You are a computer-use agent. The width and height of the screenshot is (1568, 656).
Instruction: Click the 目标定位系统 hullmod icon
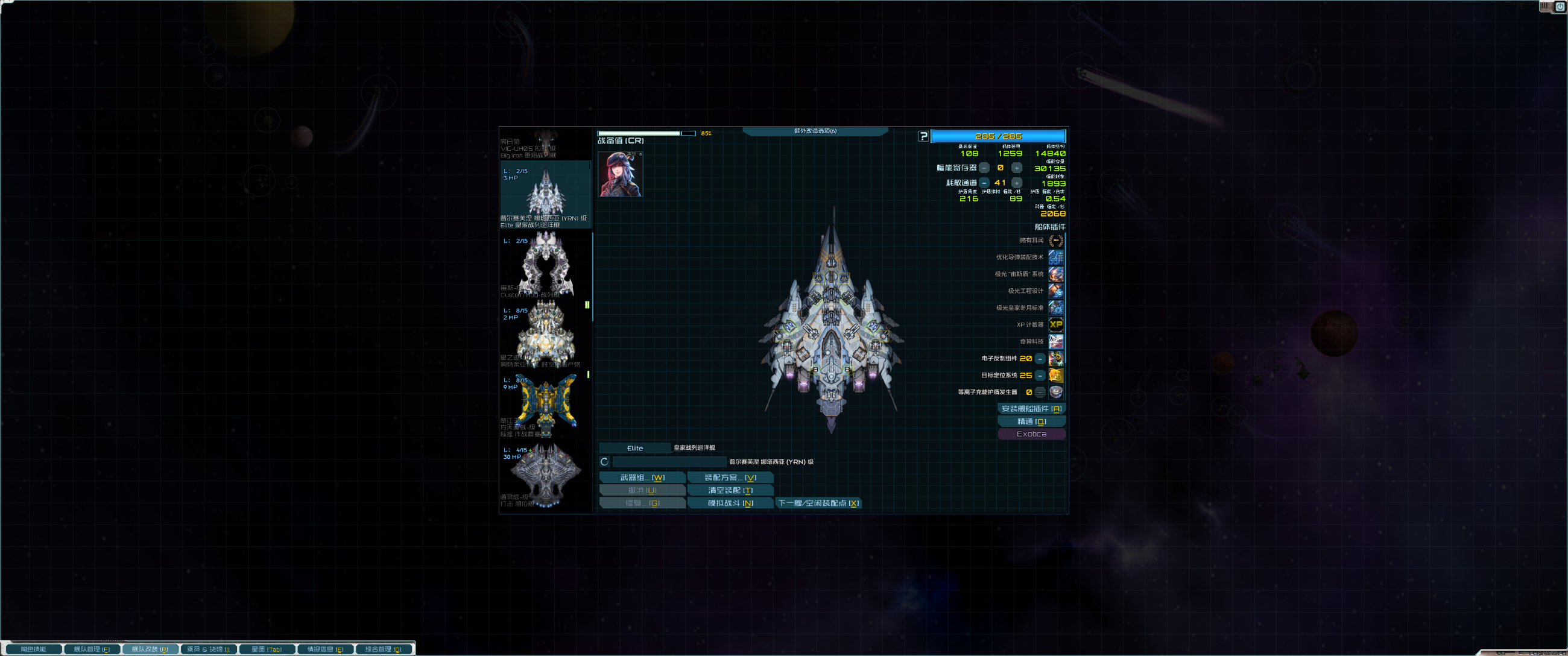[x=1056, y=376]
